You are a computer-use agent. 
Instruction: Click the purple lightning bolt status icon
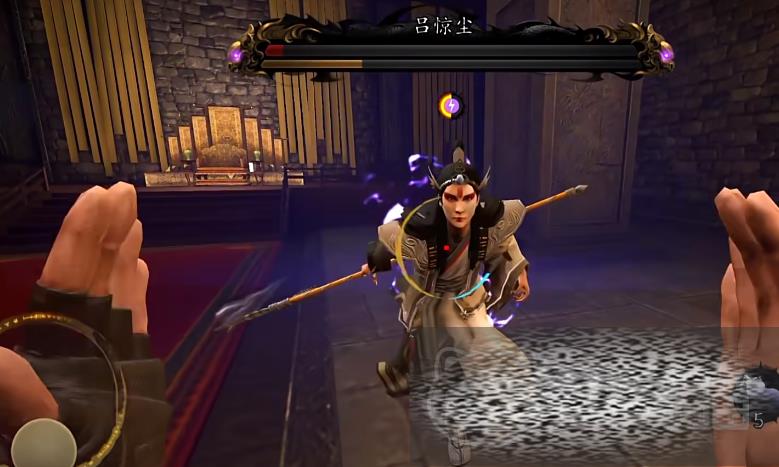452,104
